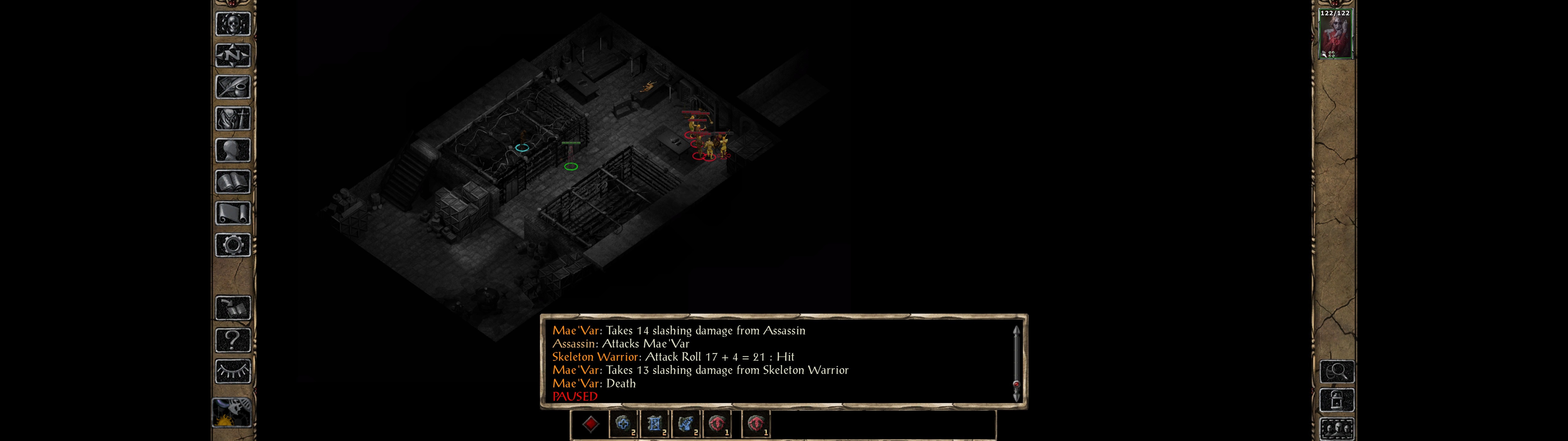This screenshot has width=1568, height=441.
Task: Open the mage spellbook button
Action: point(232,182)
